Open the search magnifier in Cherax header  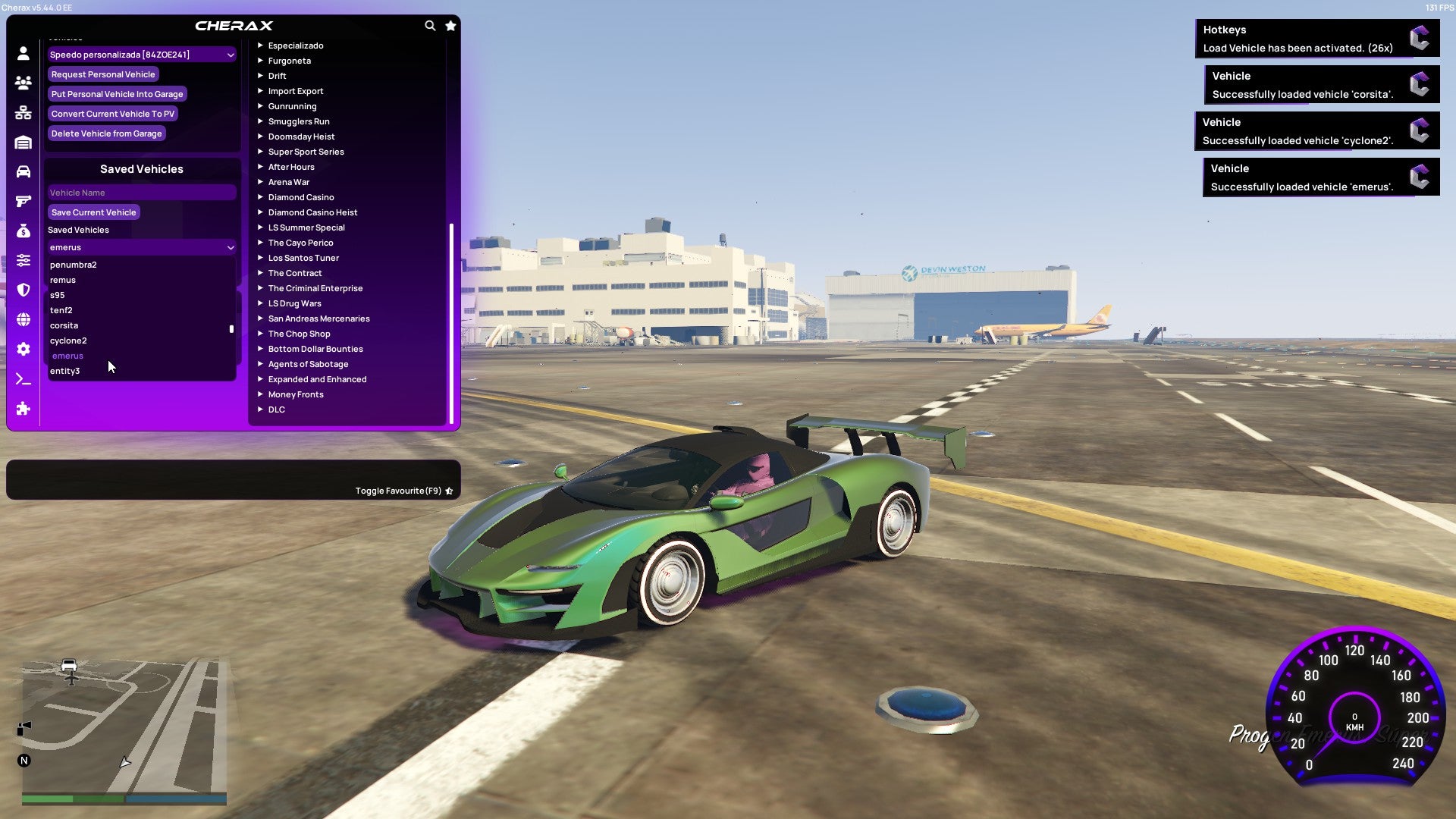[430, 25]
